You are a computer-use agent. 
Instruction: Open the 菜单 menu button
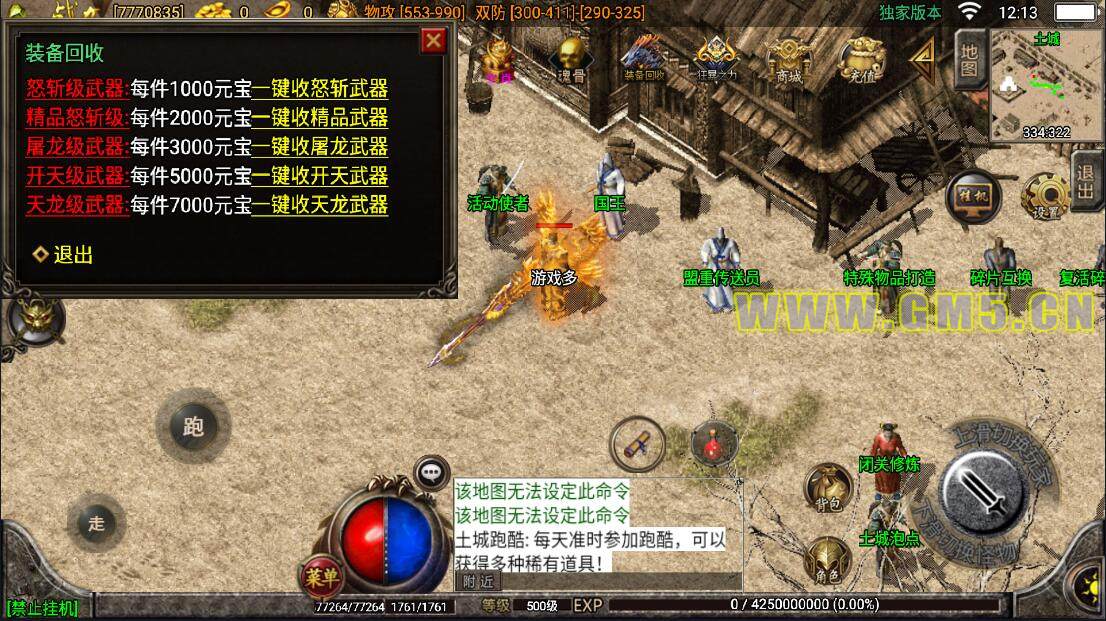pyautogui.click(x=322, y=575)
